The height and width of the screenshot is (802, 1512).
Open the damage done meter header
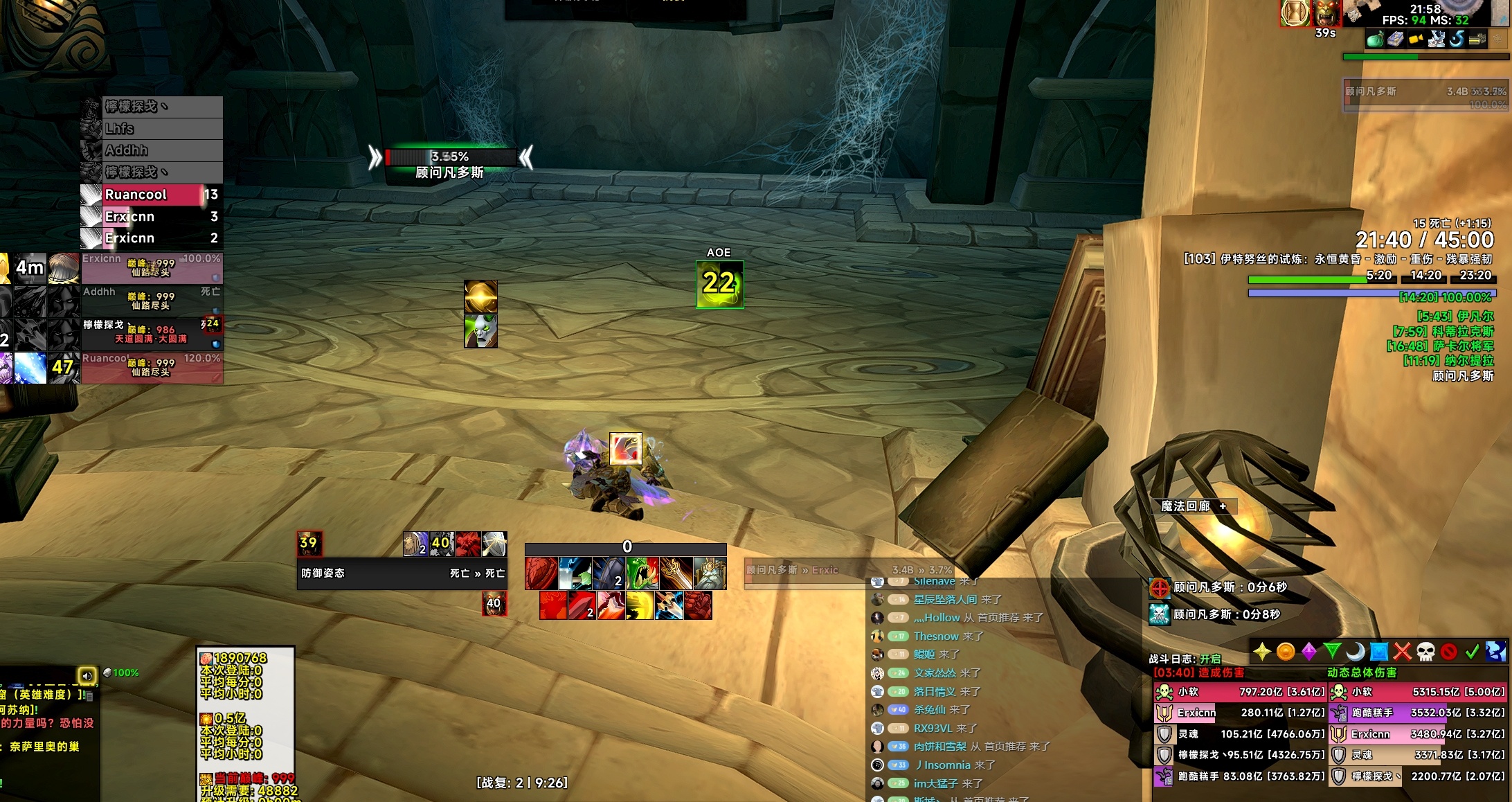pos(1198,672)
